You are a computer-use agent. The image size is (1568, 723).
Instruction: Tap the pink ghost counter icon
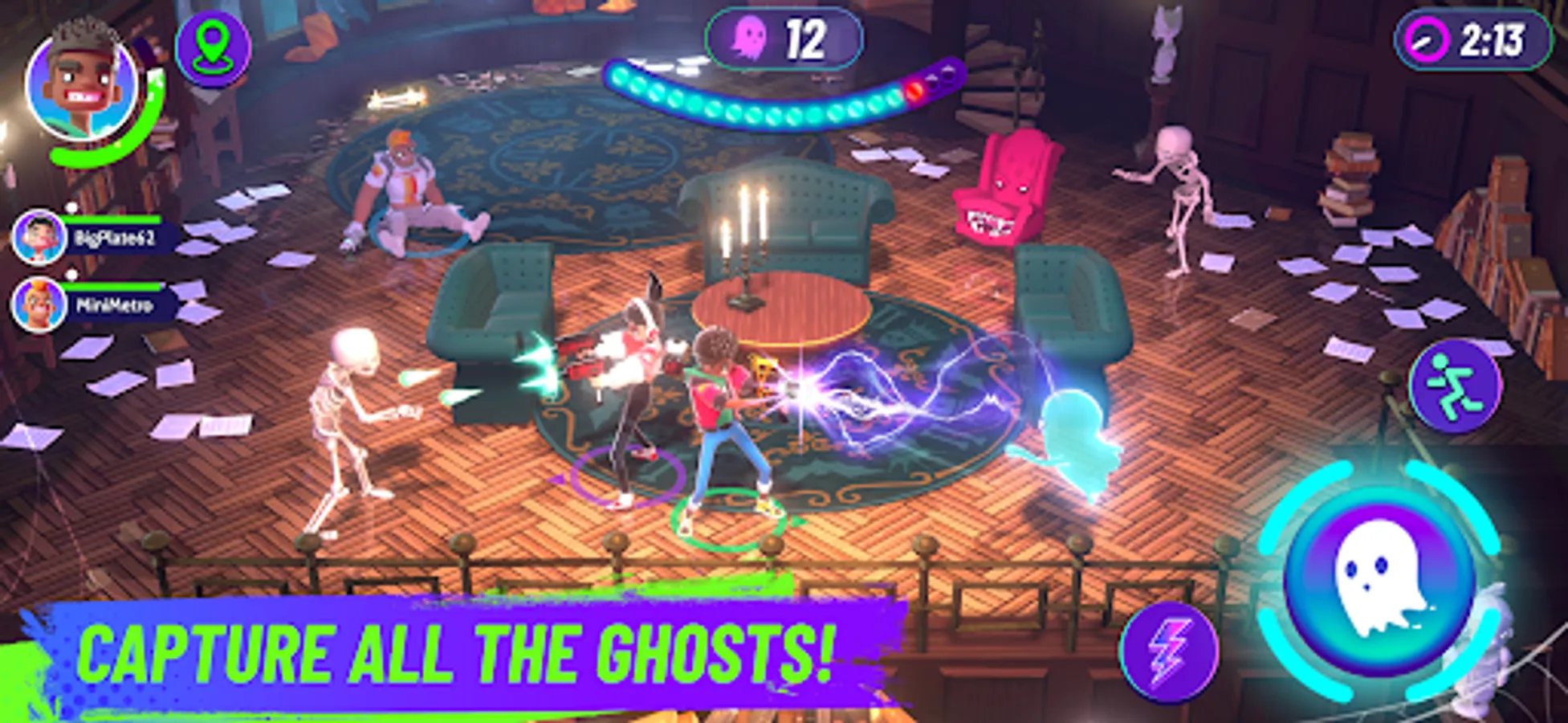click(x=749, y=35)
